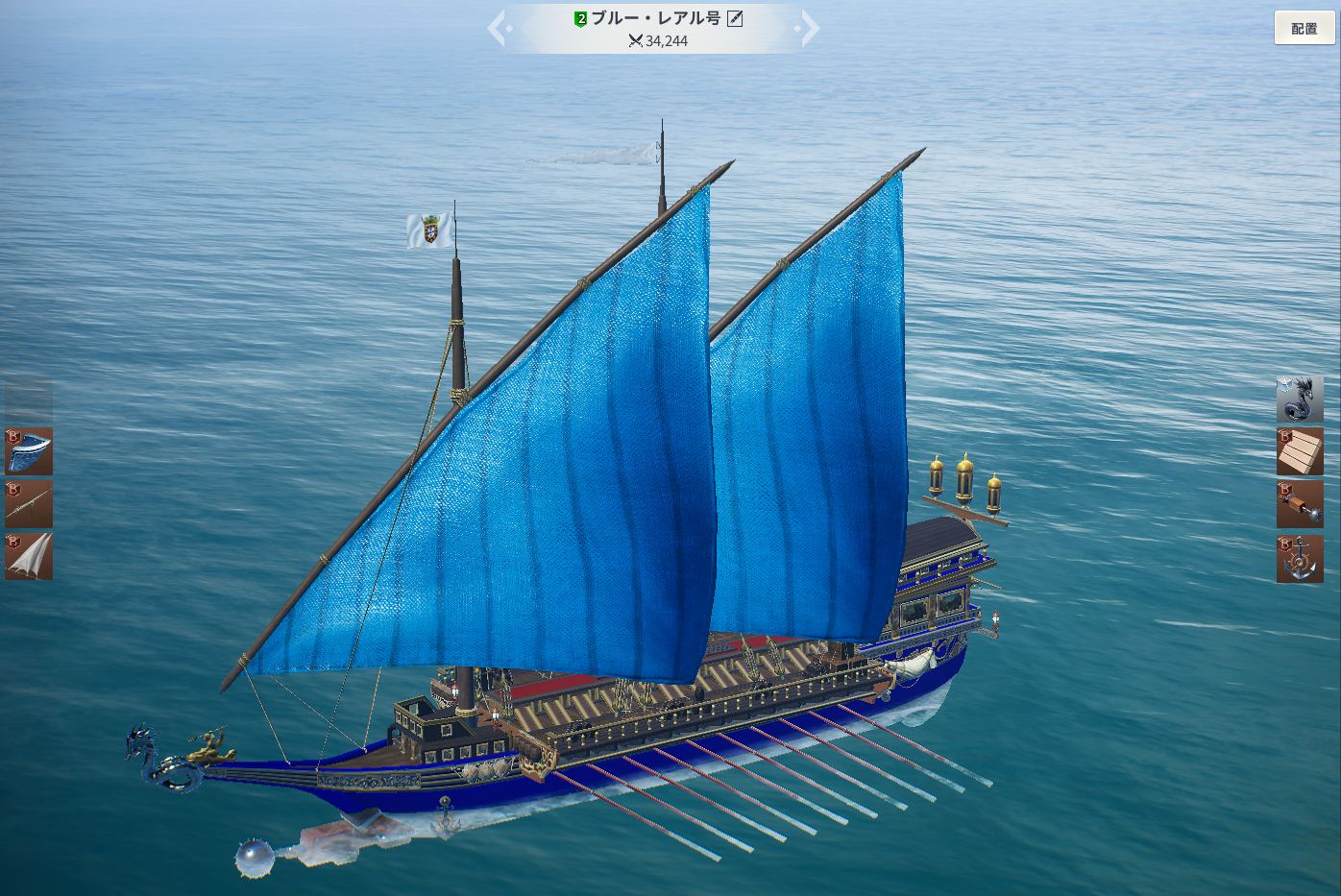
Task: Open the wooden deck planks slot
Action: click(x=1300, y=451)
